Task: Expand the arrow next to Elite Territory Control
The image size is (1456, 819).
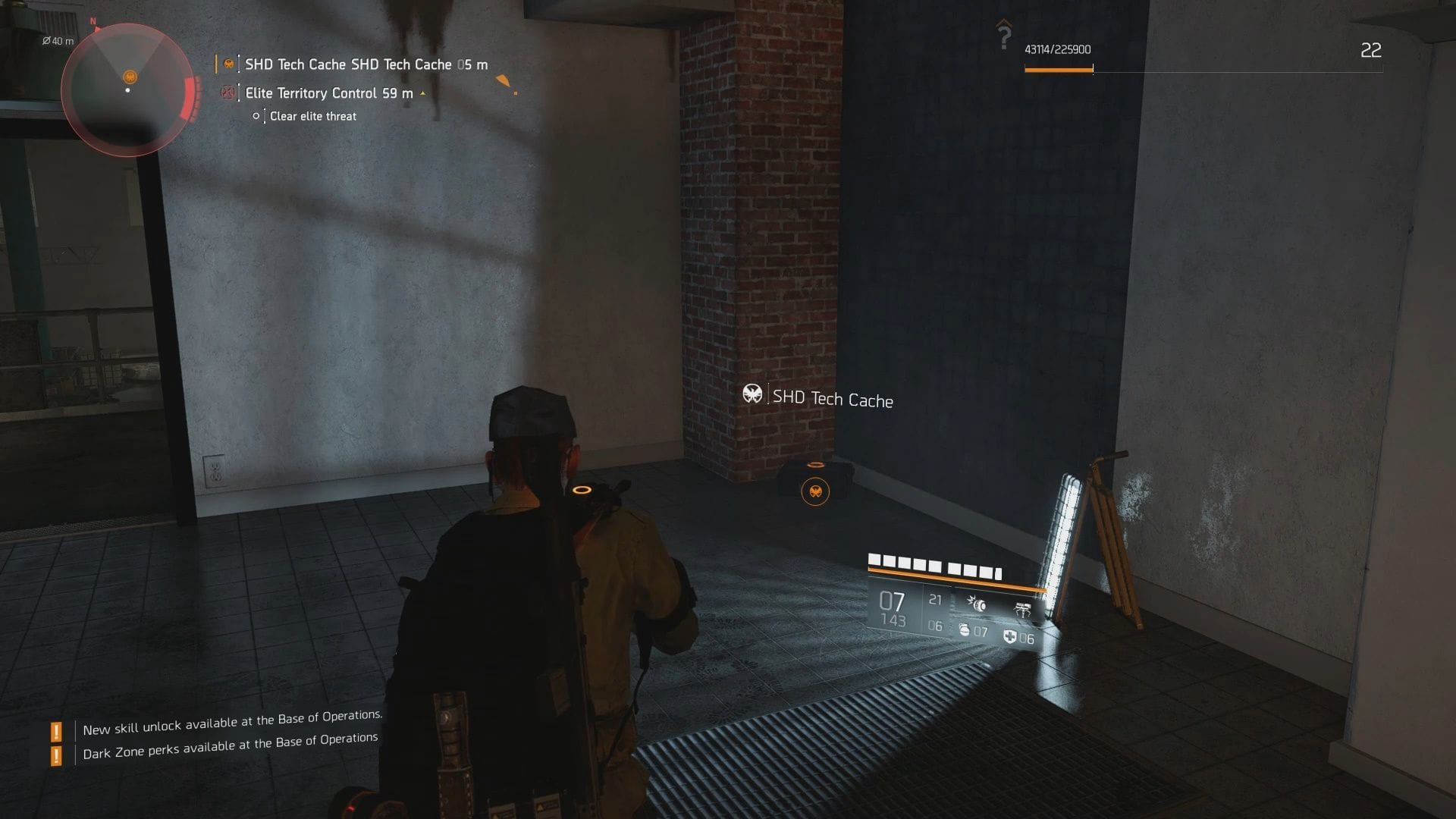Action: click(x=422, y=93)
